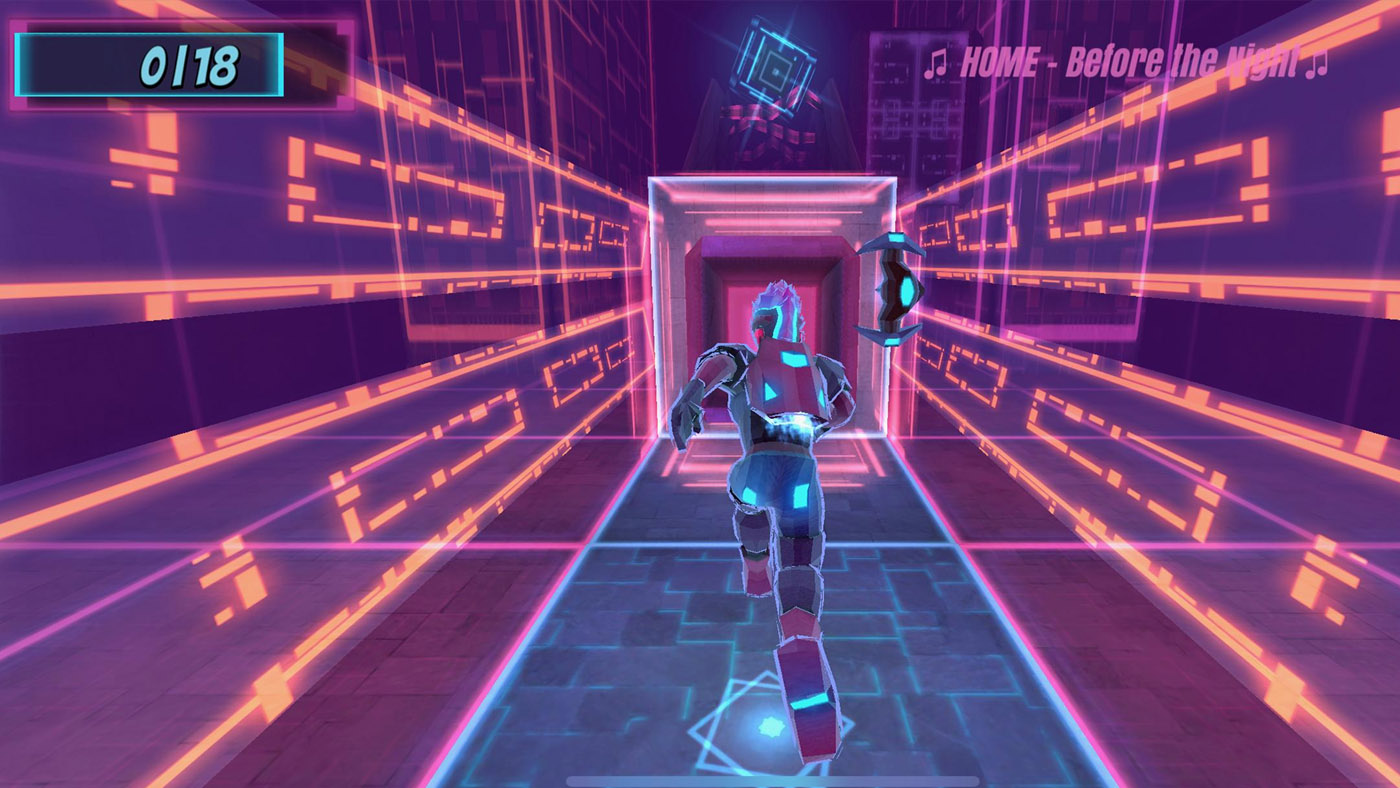Click the right music note icon
Viewport: 1400px width, 788px height.
pos(1318,62)
